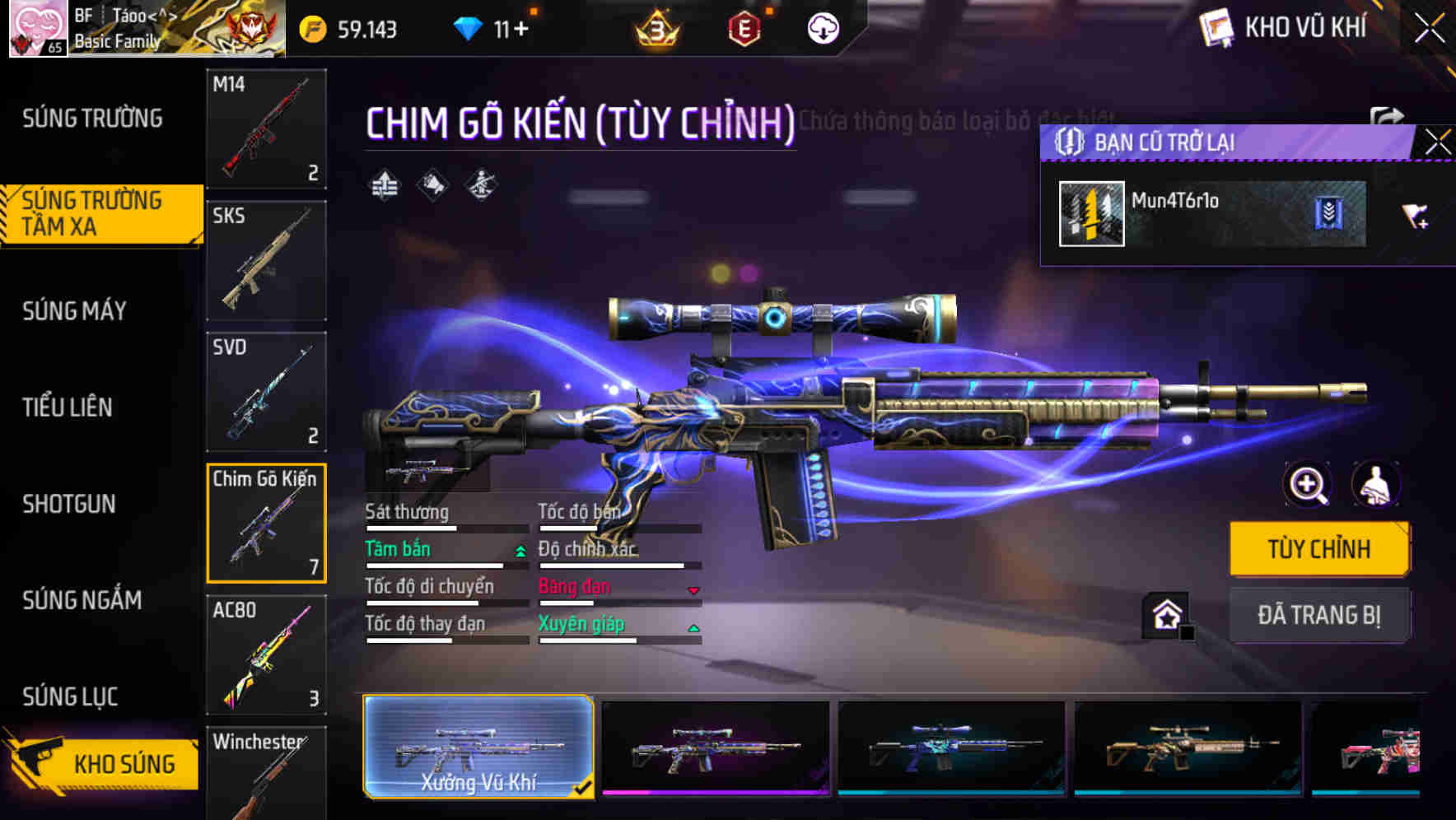The width and height of the screenshot is (1456, 820).
Task: Toggle the starred favorite weapon marker
Action: pos(1164,614)
